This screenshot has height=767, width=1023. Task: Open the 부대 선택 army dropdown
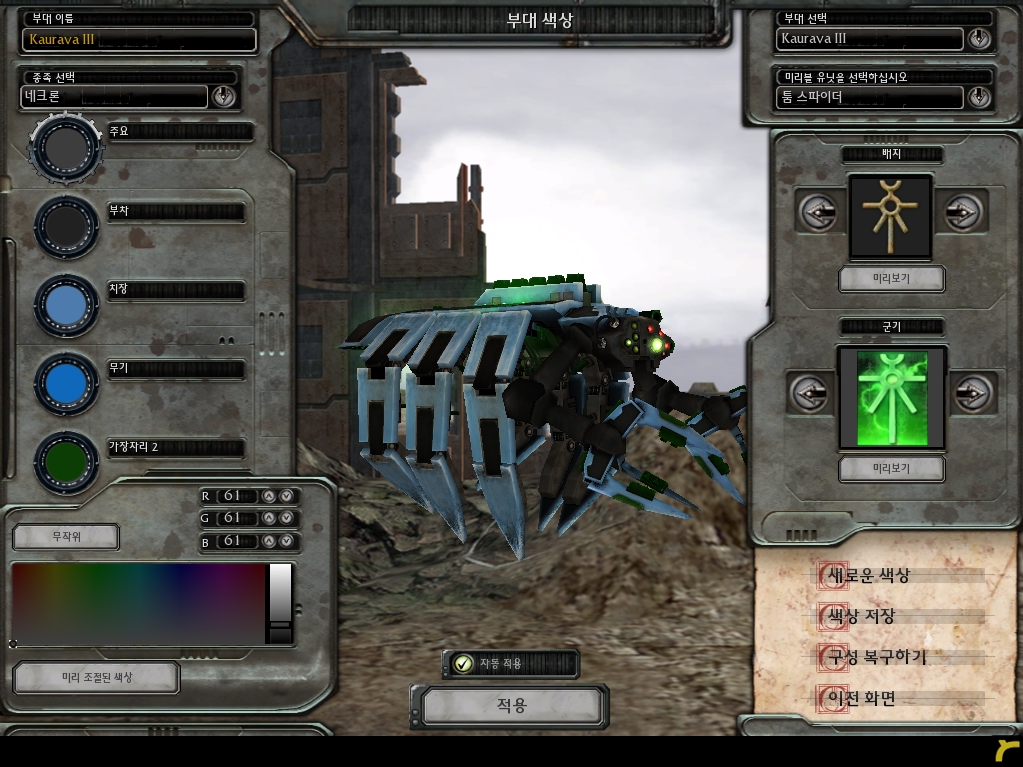979,39
